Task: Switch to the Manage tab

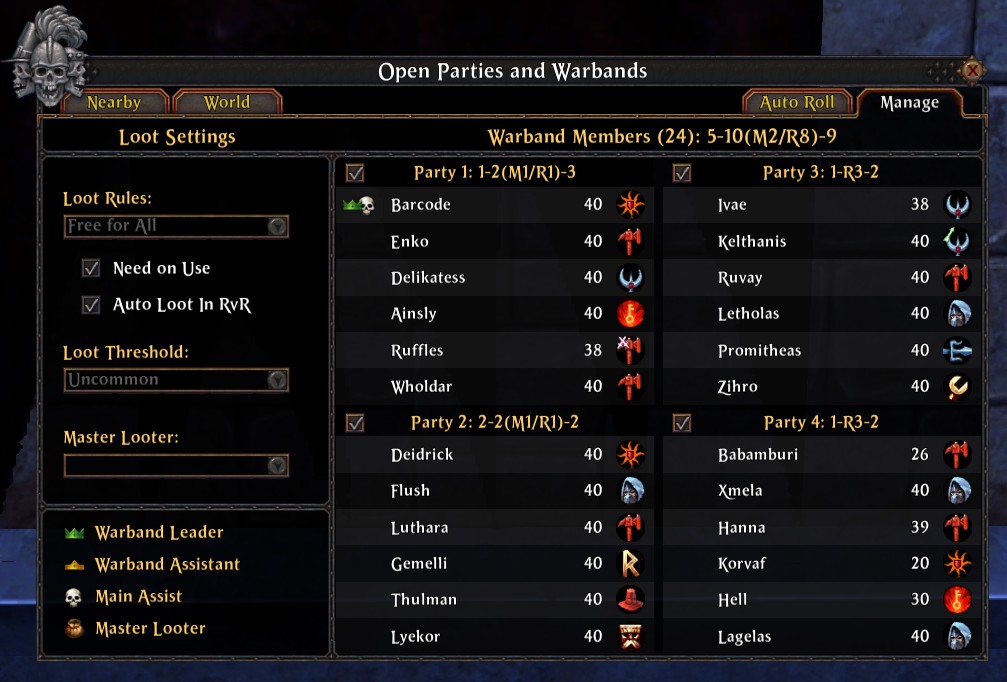Action: coord(909,102)
